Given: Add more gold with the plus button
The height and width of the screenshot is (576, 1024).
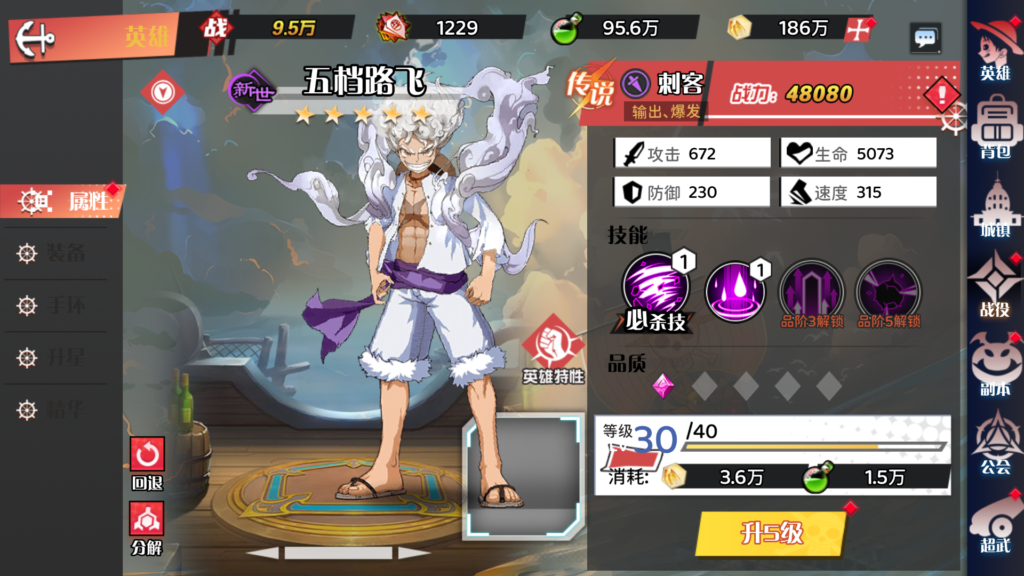Looking at the screenshot, I should 856,29.
